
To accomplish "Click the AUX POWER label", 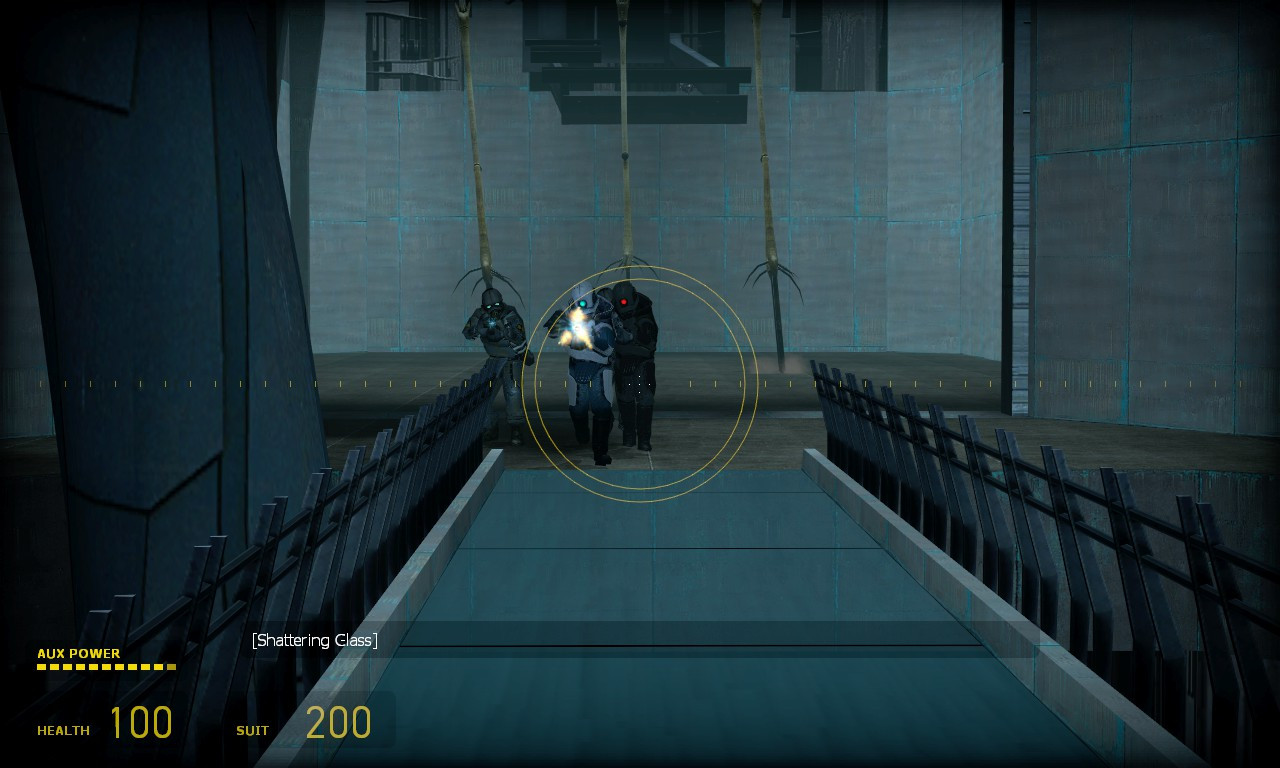I will coord(77,654).
